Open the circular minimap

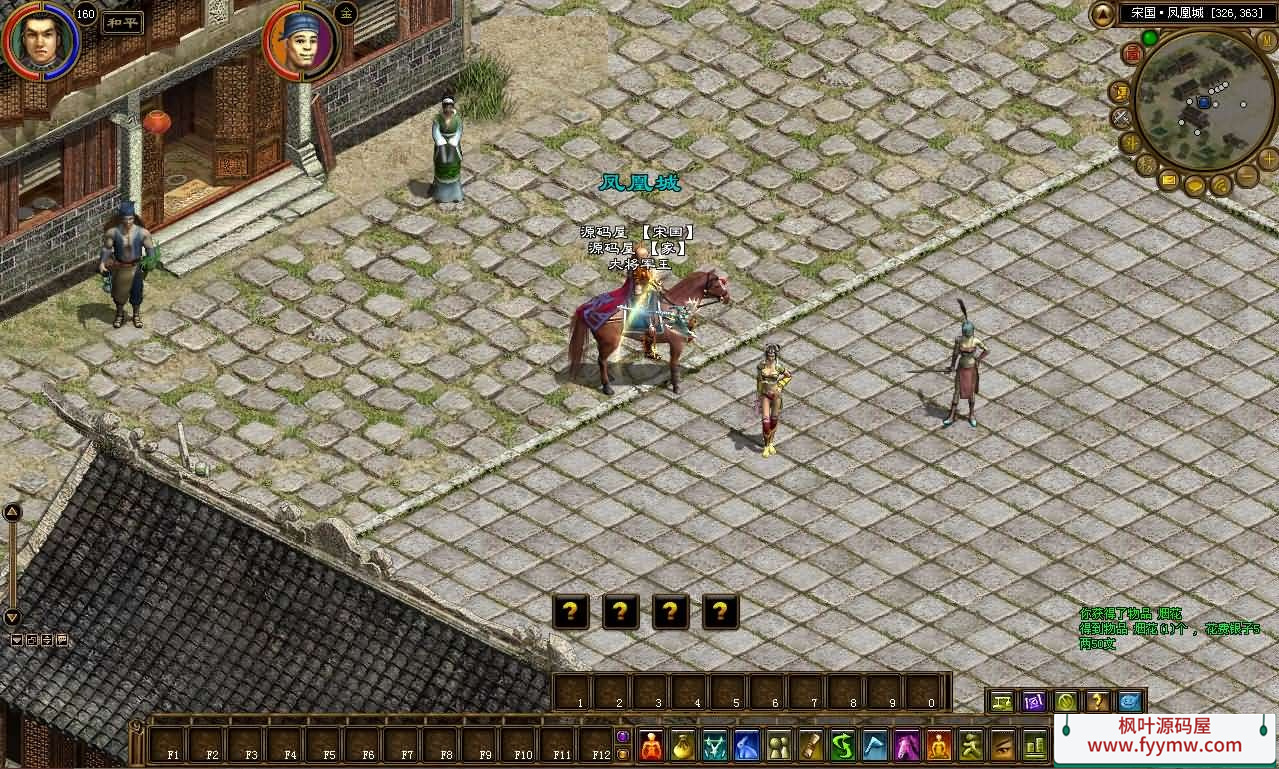[x=1203, y=100]
